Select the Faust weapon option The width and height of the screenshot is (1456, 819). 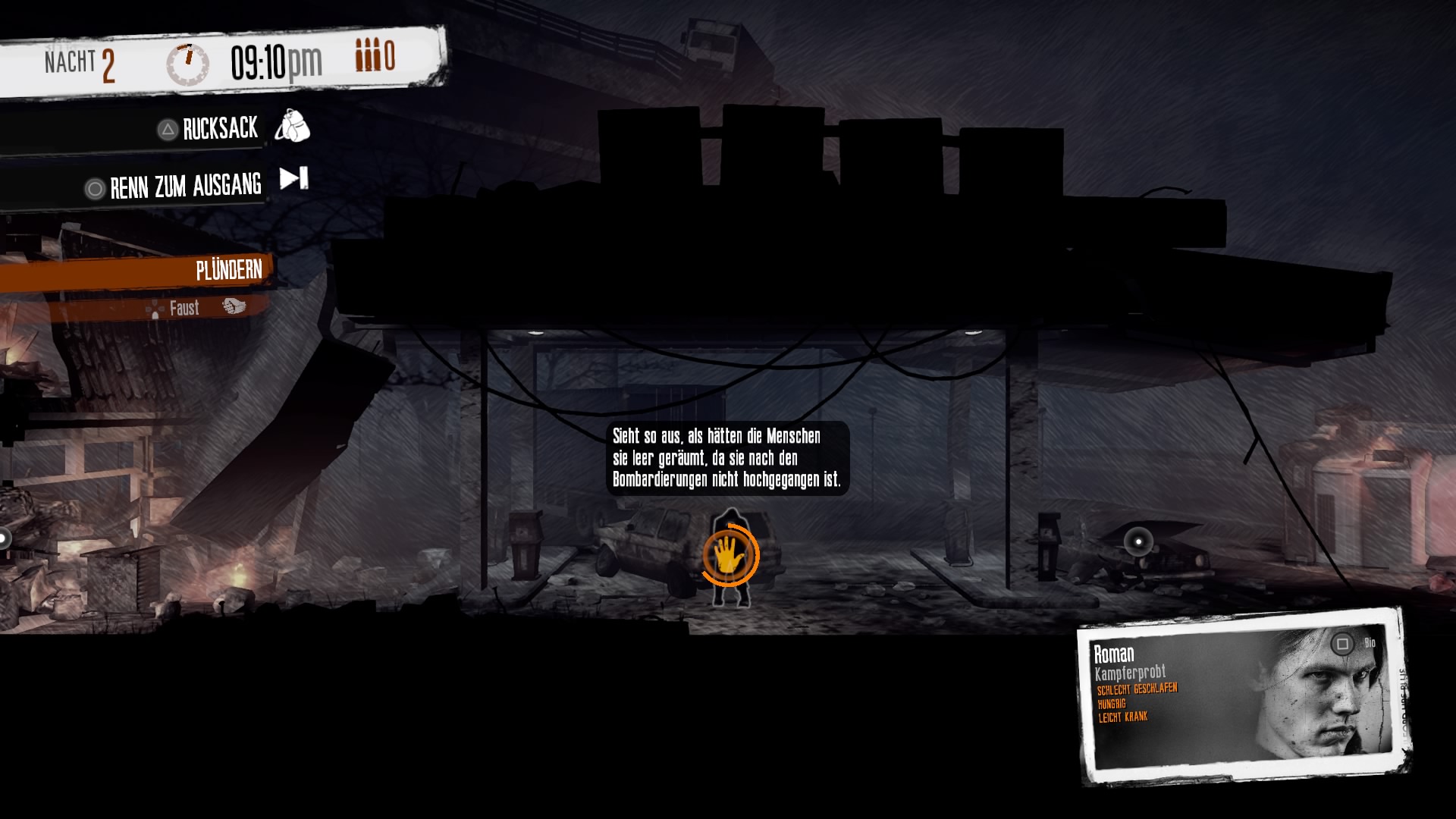tap(184, 308)
